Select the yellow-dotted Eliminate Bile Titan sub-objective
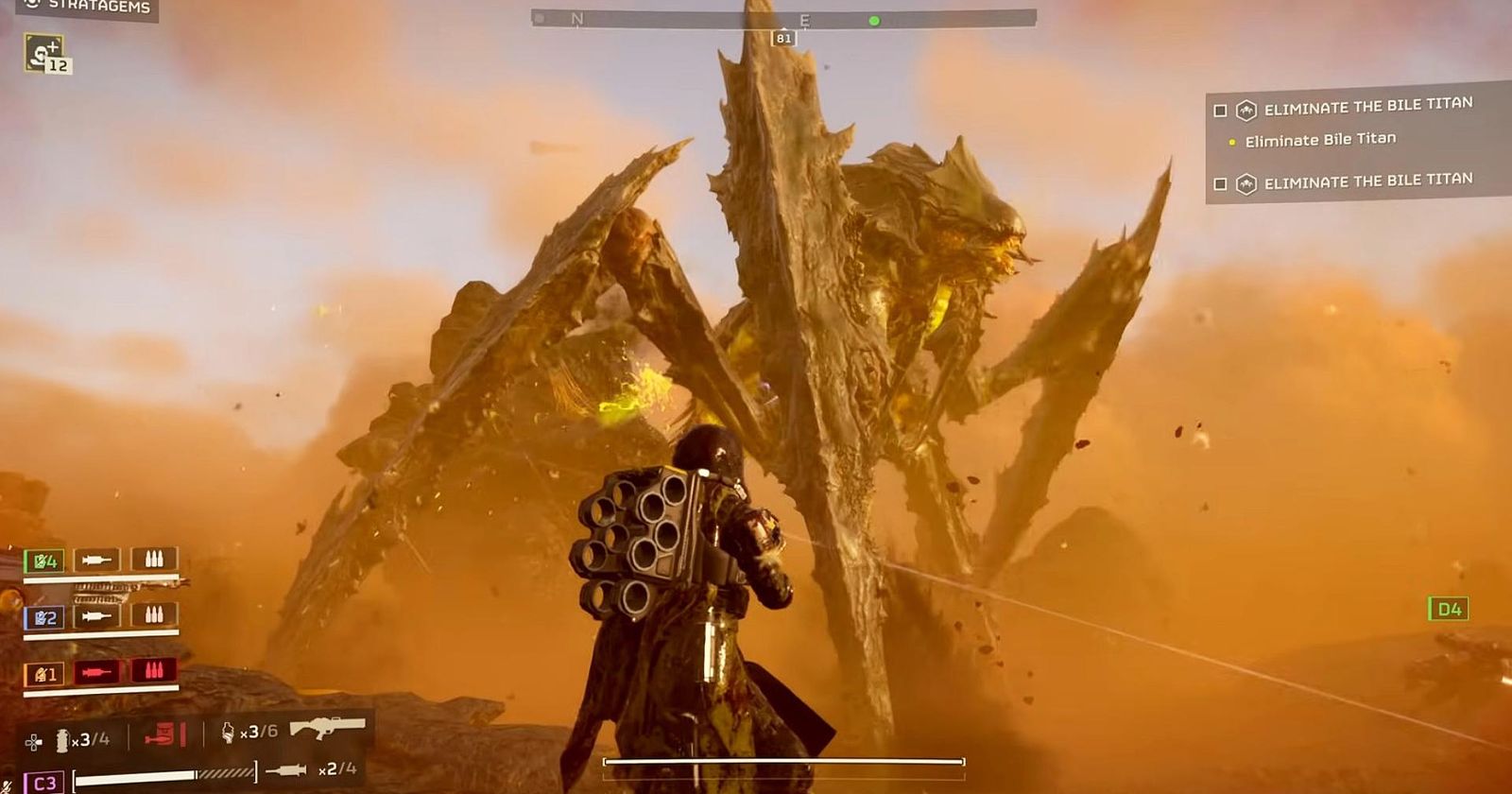This screenshot has height=794, width=1512. click(x=1319, y=140)
